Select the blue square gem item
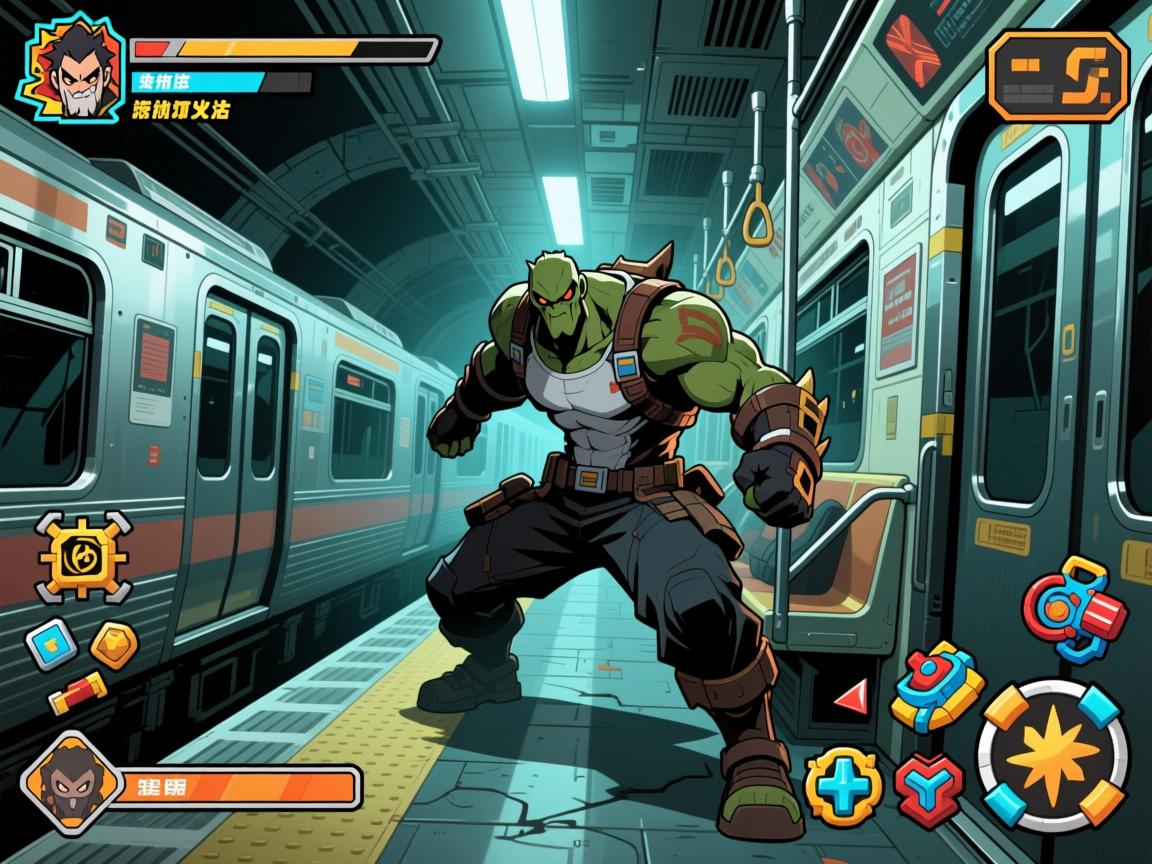Viewport: 1152px width, 864px height. click(x=50, y=642)
